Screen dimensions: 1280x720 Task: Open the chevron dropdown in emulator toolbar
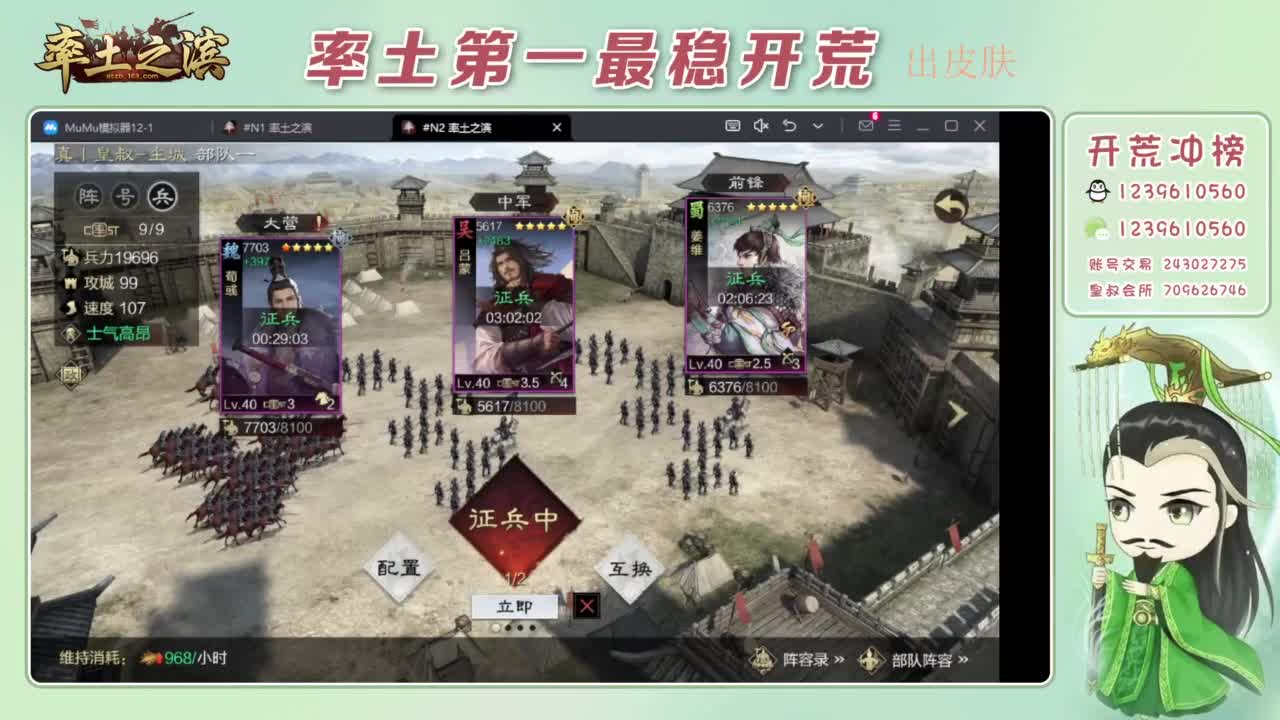point(818,127)
